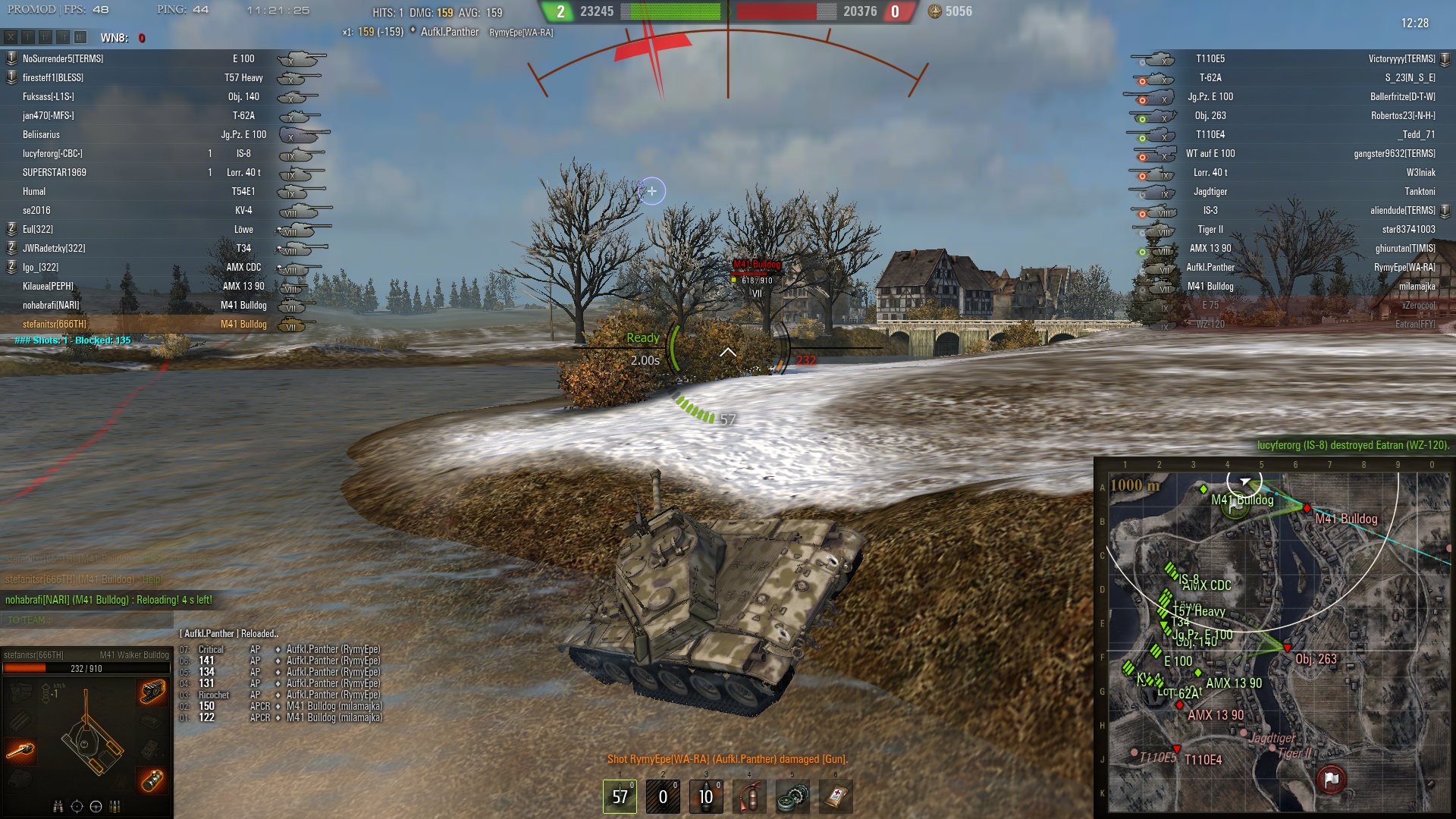Image resolution: width=1456 pixels, height=819 pixels.
Task: Click the three-bullets loader icon
Action: pos(115,806)
